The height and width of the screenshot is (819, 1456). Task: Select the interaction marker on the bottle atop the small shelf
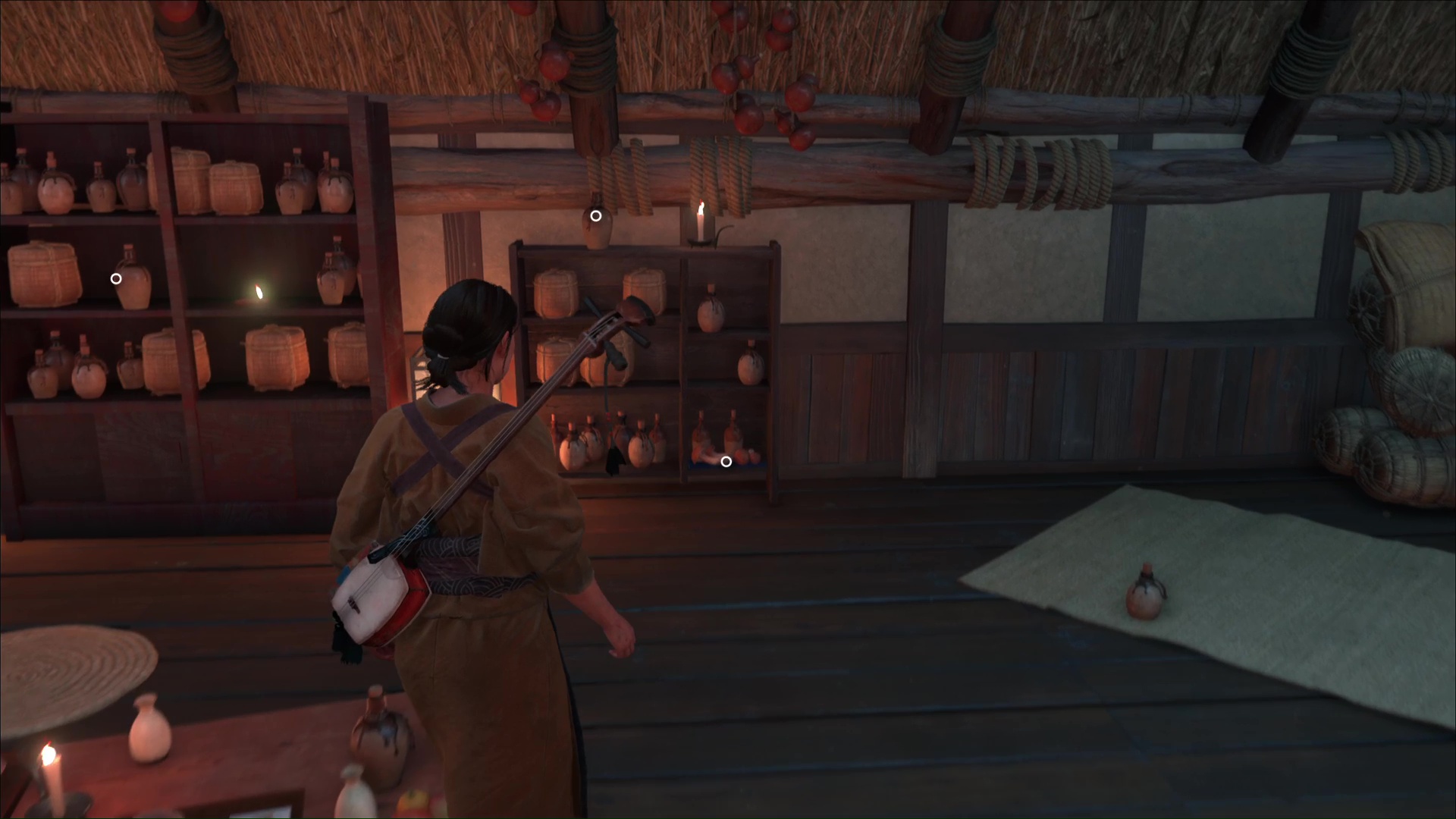click(x=596, y=216)
